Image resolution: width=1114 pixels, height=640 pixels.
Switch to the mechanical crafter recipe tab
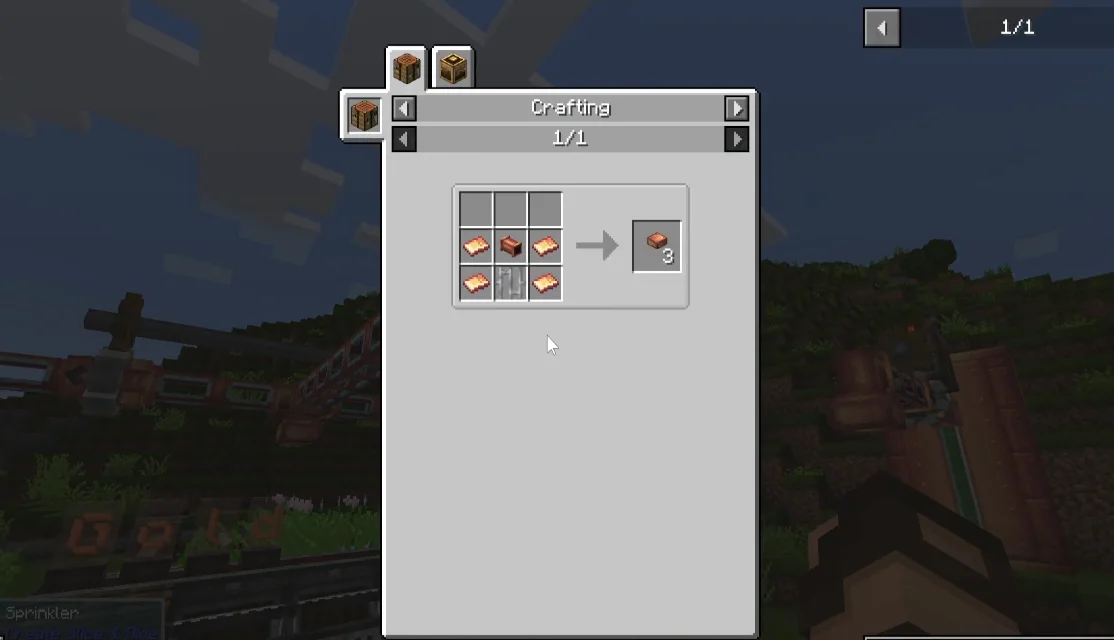click(453, 69)
